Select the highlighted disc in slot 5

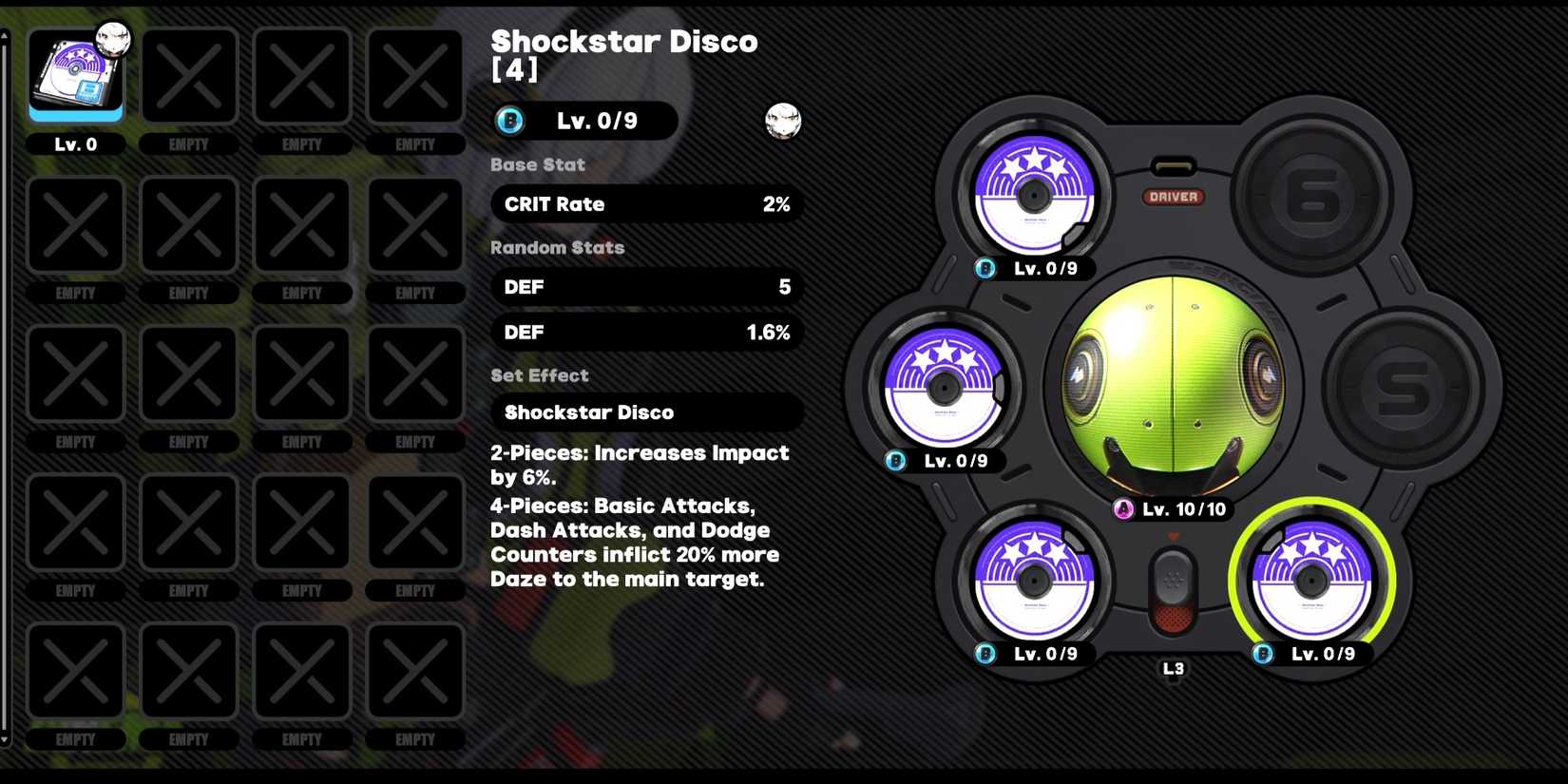click(1314, 582)
